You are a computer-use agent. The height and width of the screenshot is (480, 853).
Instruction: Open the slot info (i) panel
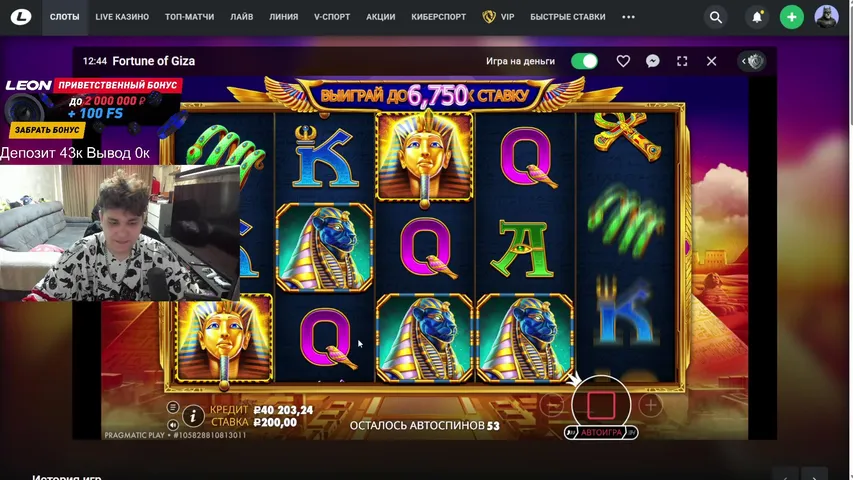pyautogui.click(x=193, y=416)
